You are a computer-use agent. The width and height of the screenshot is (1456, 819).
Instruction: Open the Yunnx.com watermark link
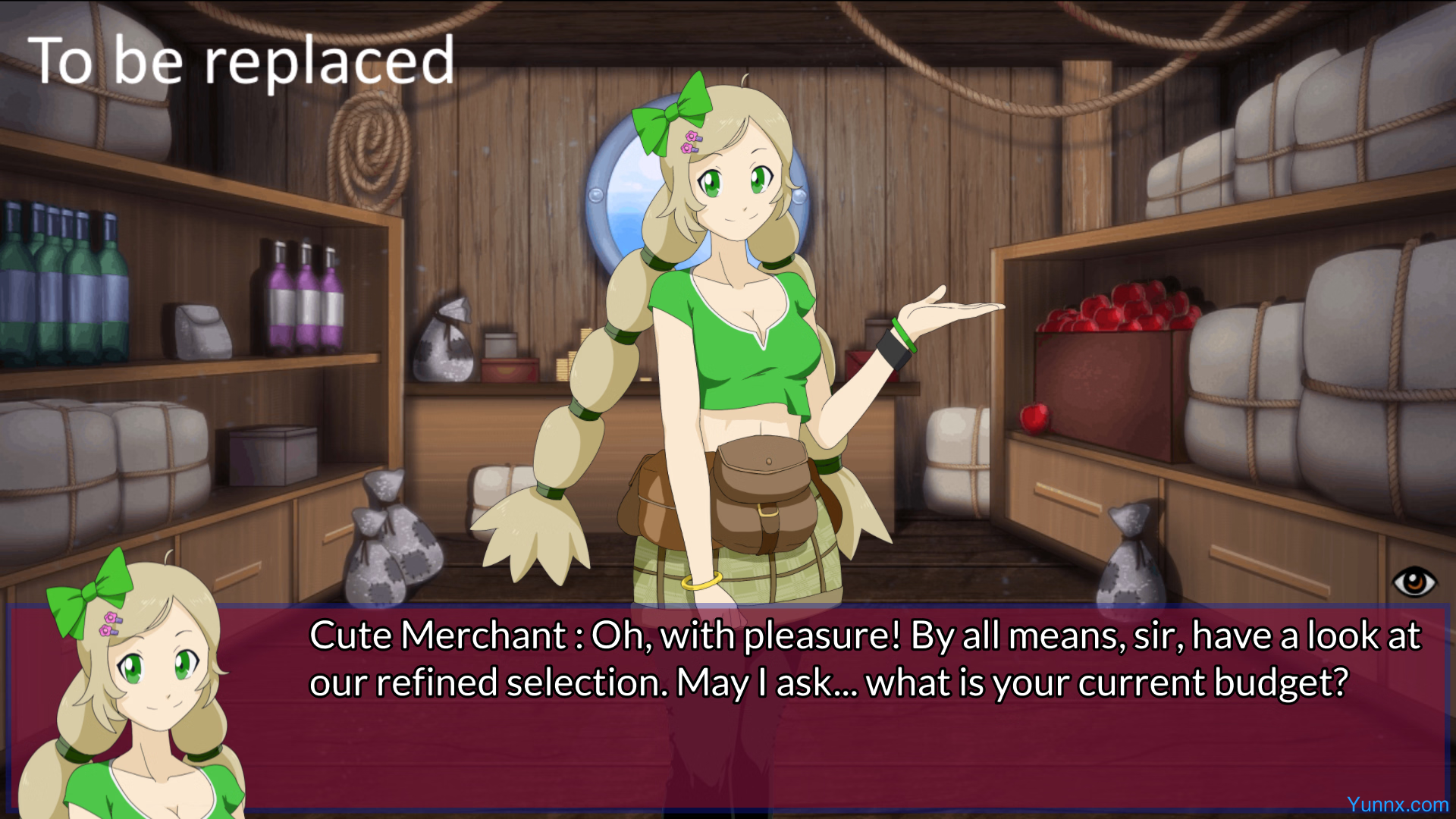click(x=1397, y=805)
